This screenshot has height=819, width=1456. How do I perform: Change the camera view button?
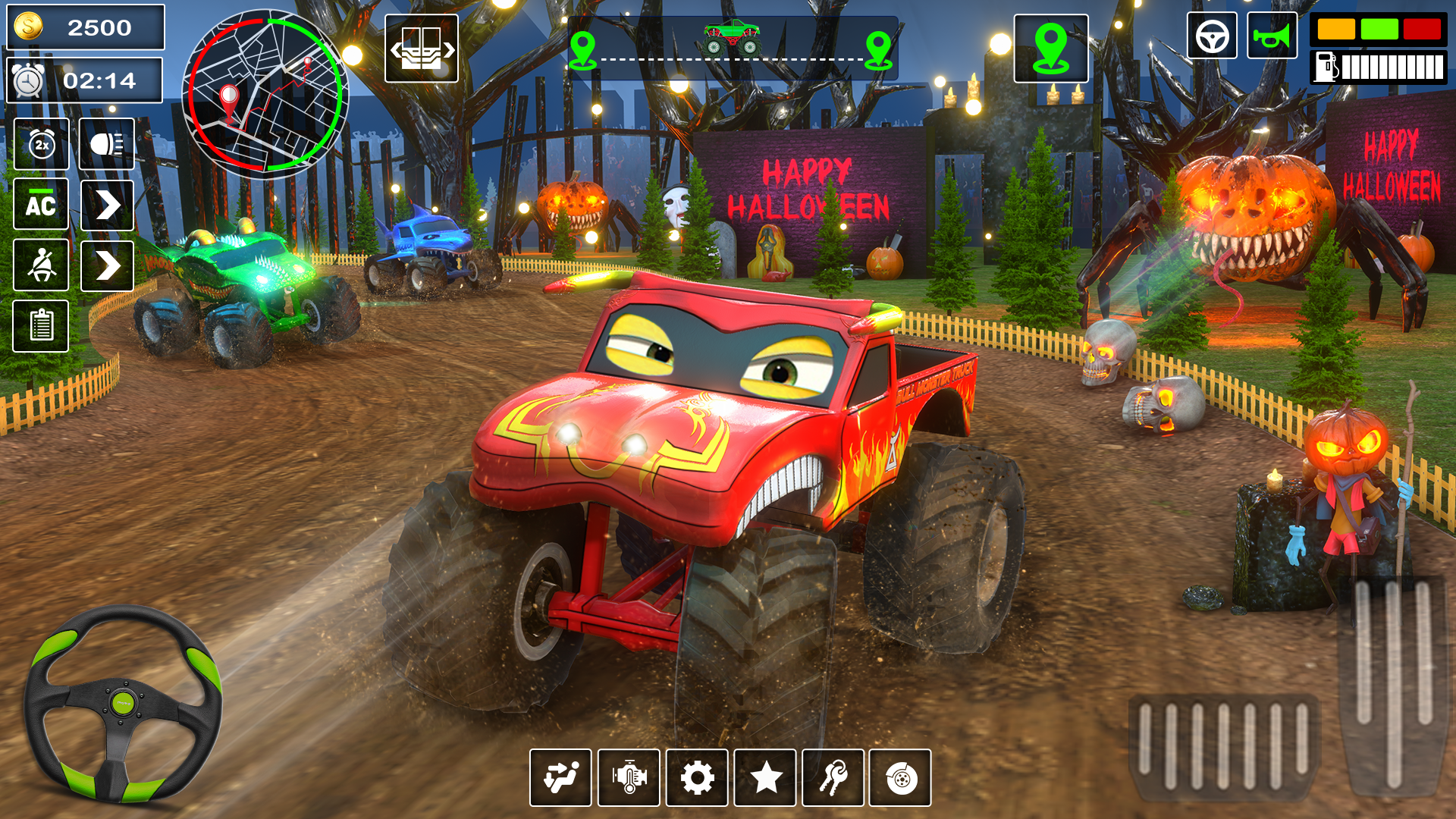pos(422,49)
